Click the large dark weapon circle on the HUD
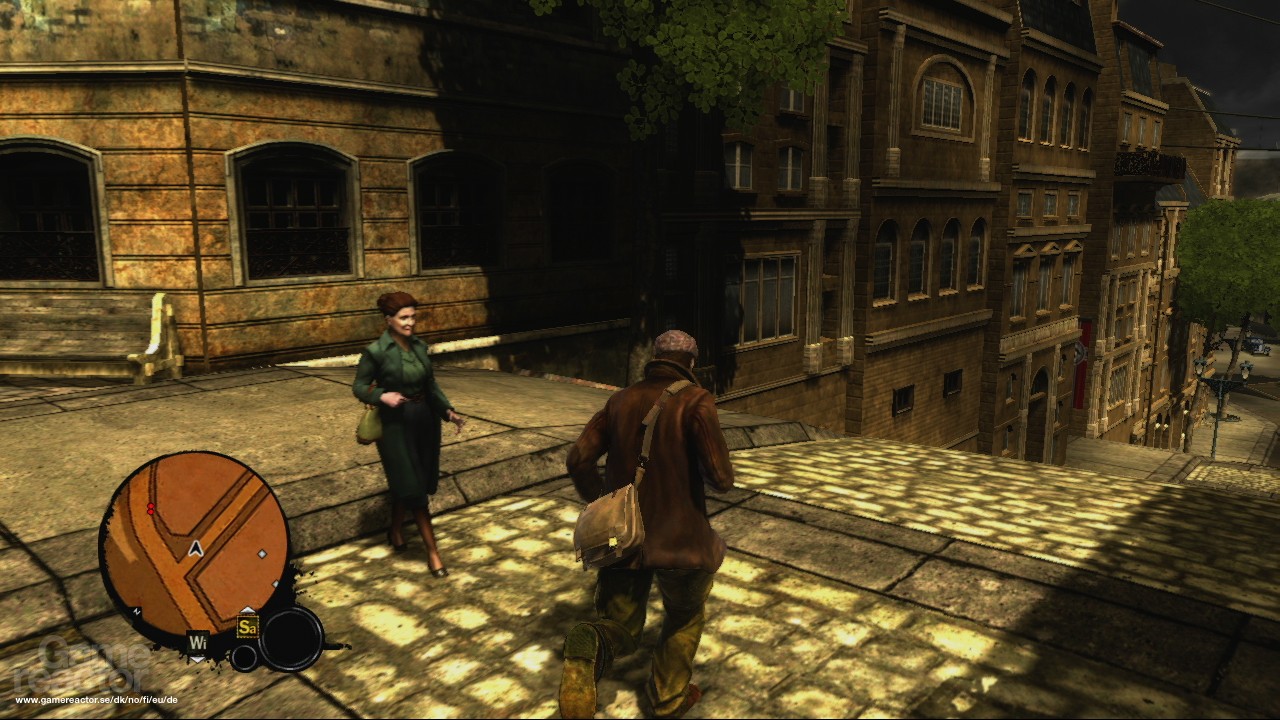 click(x=291, y=637)
